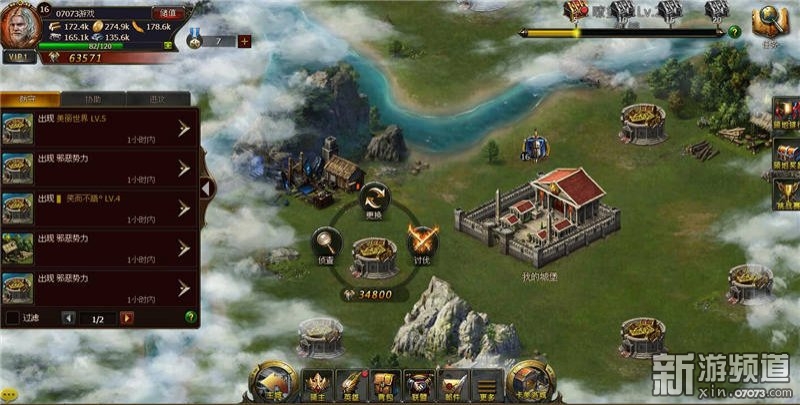The height and width of the screenshot is (405, 800).
Task: Go to next page of event list
Action: click(127, 318)
